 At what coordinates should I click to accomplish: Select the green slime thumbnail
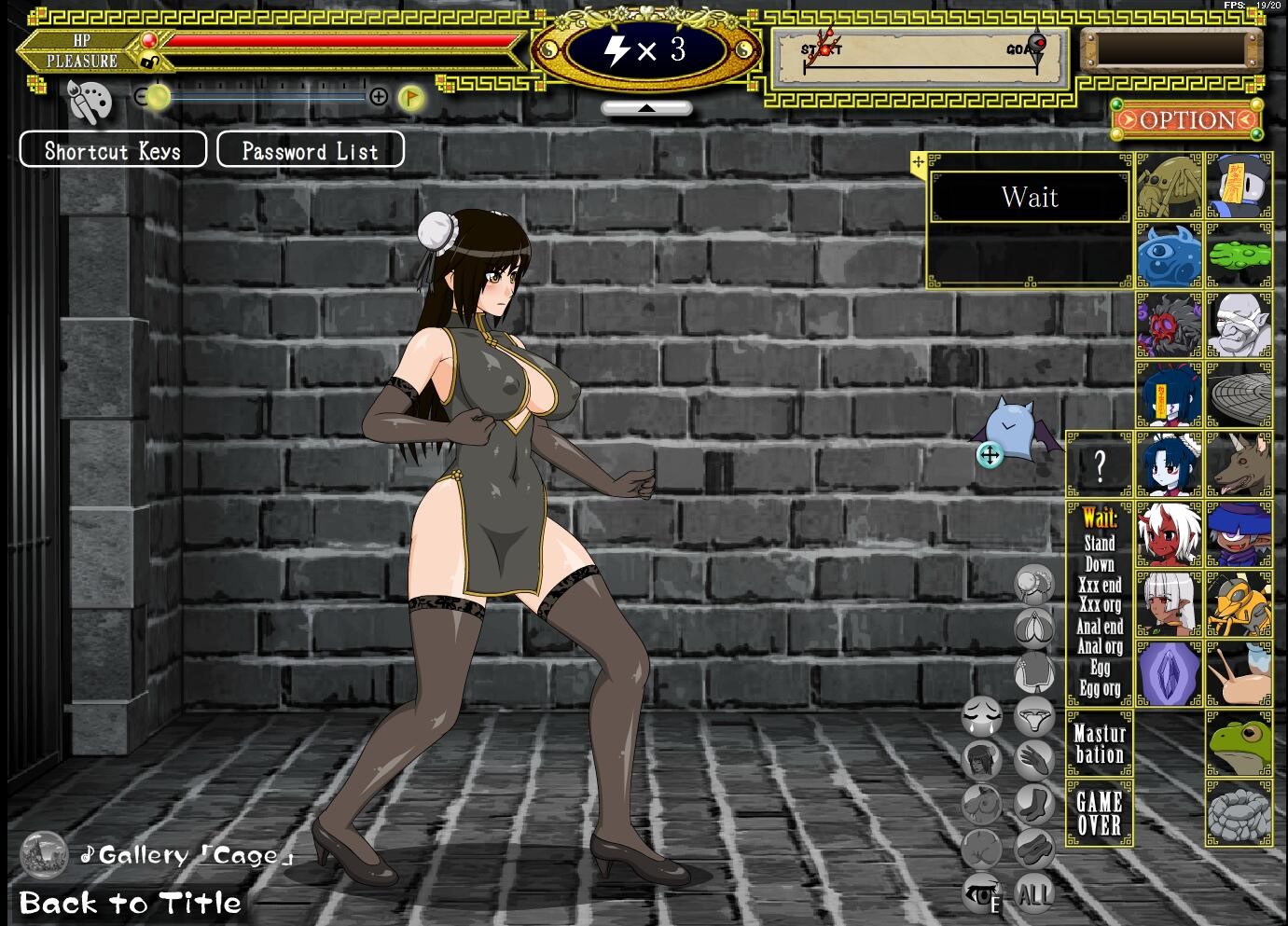click(x=1239, y=256)
